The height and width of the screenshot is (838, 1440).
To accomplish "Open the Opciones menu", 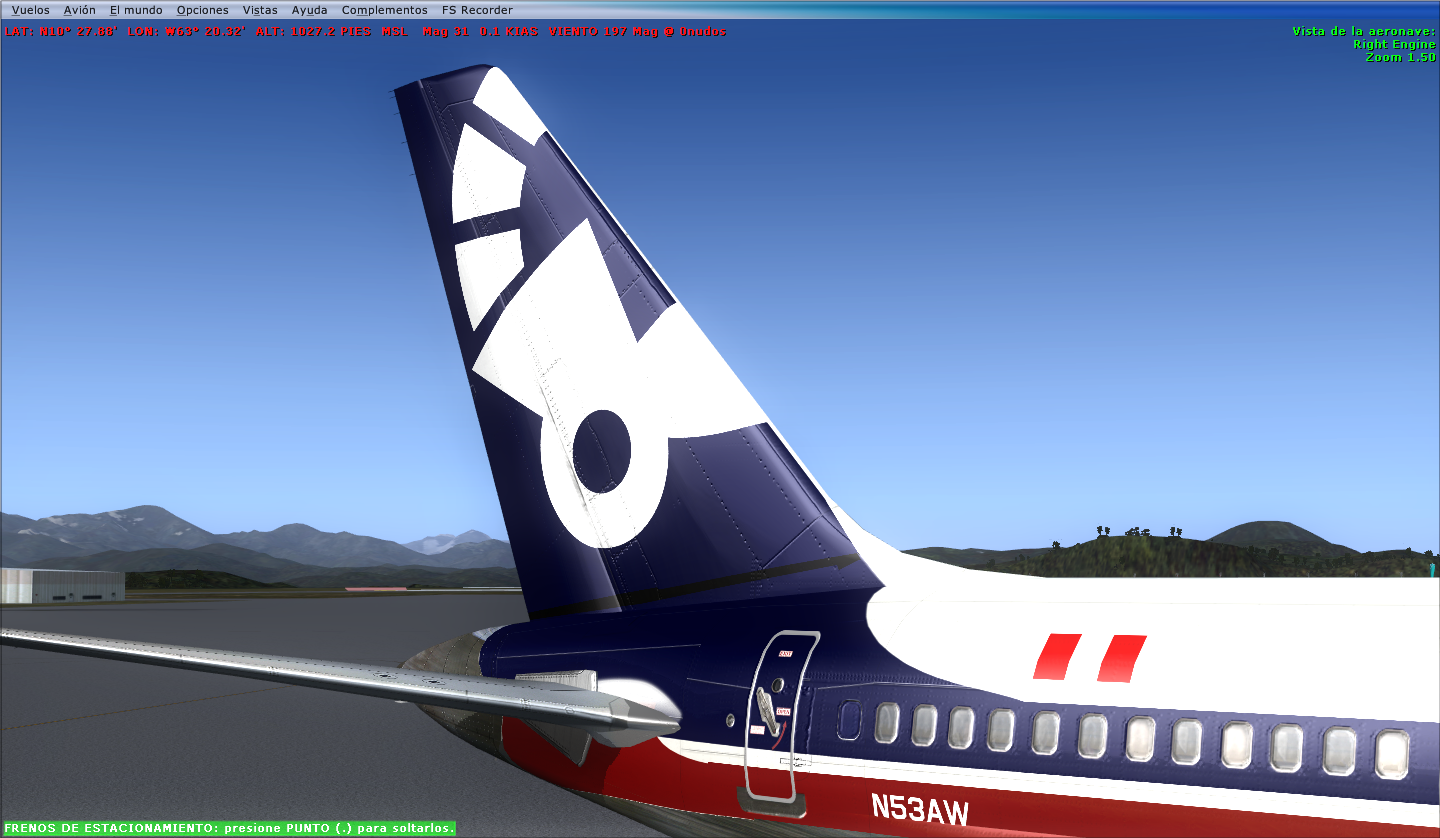I will [202, 9].
